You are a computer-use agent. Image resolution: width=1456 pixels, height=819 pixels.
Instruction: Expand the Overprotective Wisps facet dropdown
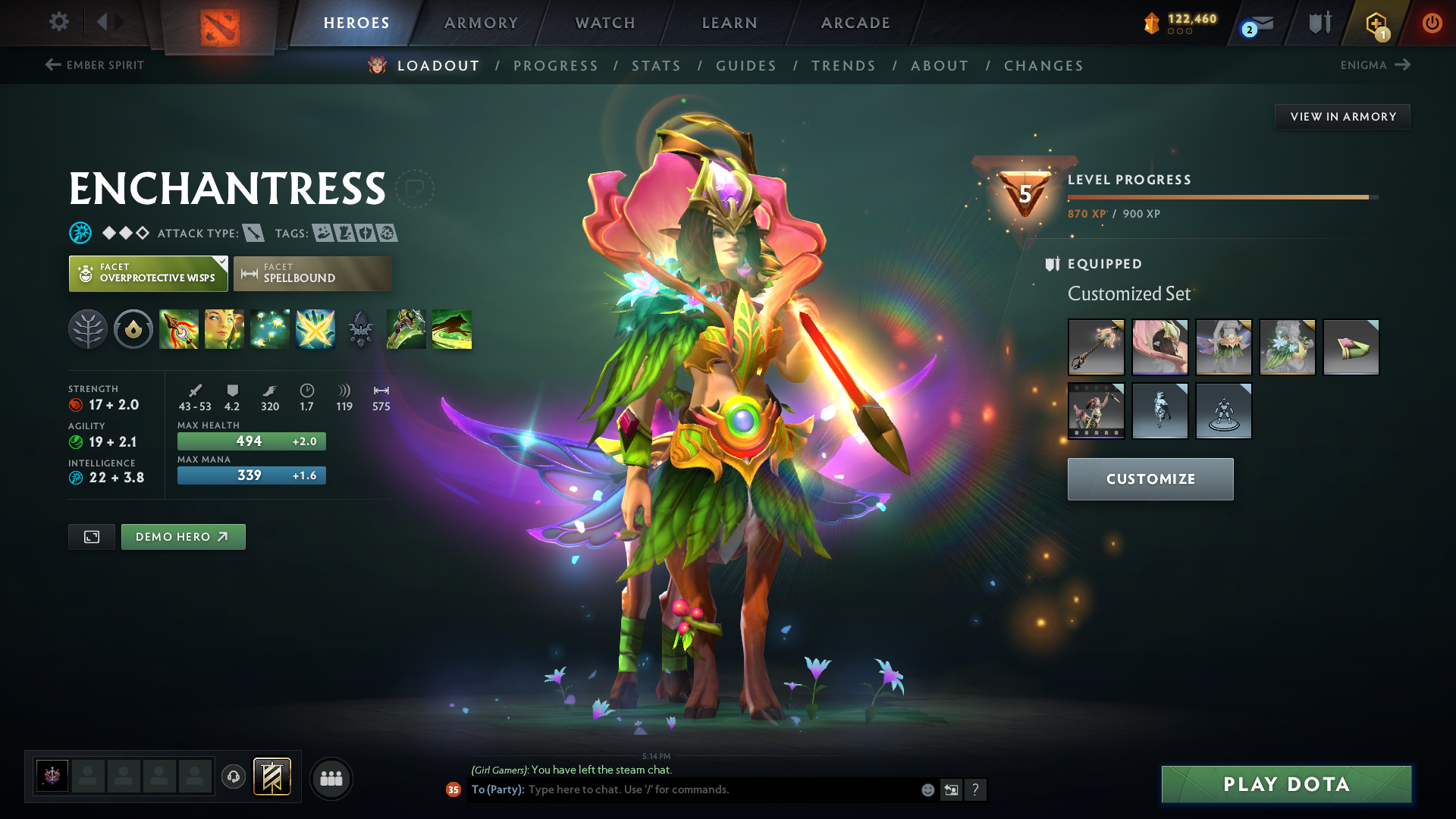[x=220, y=263]
